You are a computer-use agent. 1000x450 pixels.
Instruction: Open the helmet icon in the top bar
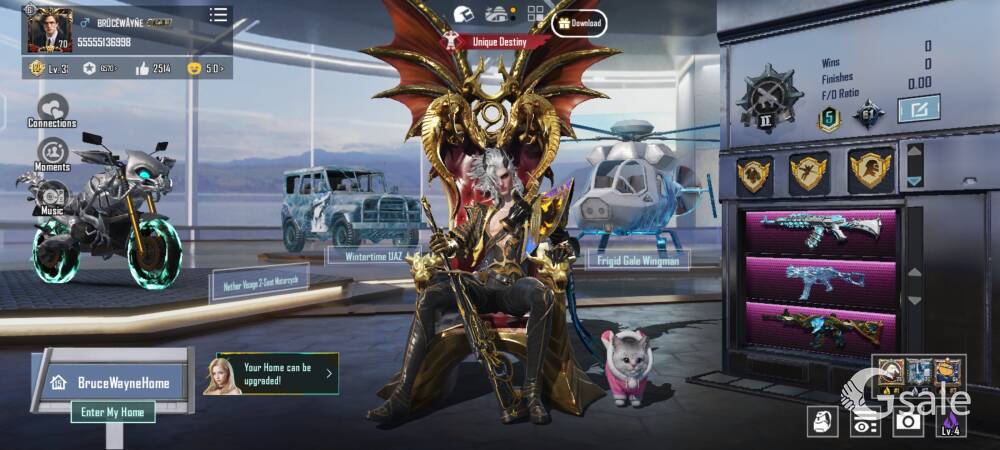[x=463, y=14]
